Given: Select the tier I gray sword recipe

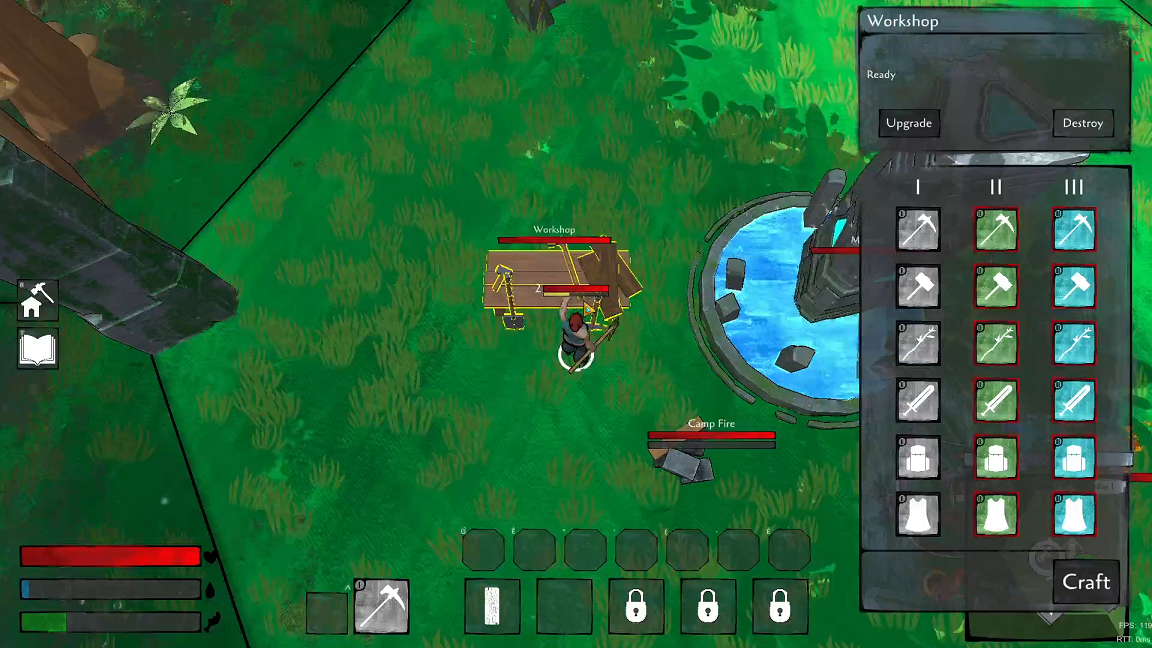Looking at the screenshot, I should click(x=917, y=400).
